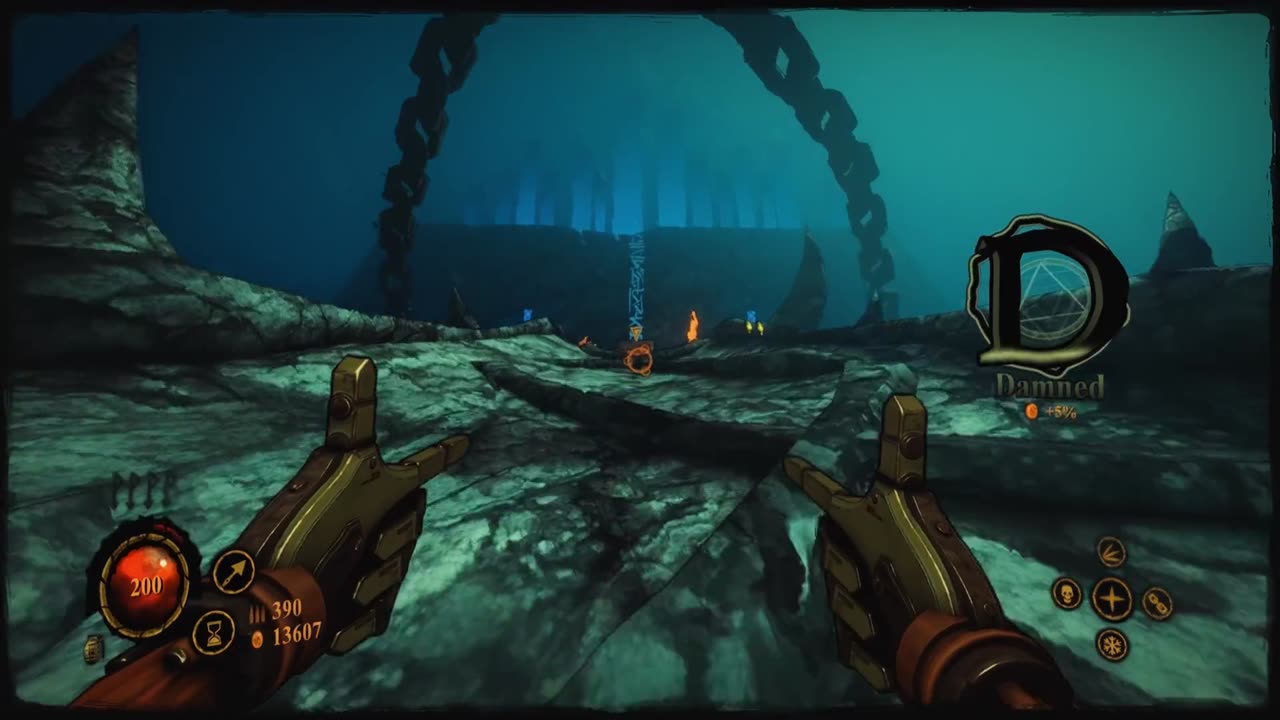Activate the arrow dash ability icon
1280x720 pixels.
(x=233, y=571)
